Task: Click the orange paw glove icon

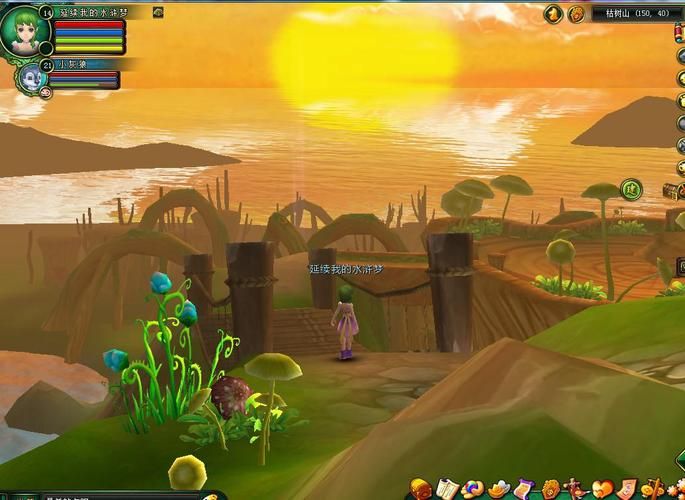Action: pyautogui.click(x=550, y=489)
